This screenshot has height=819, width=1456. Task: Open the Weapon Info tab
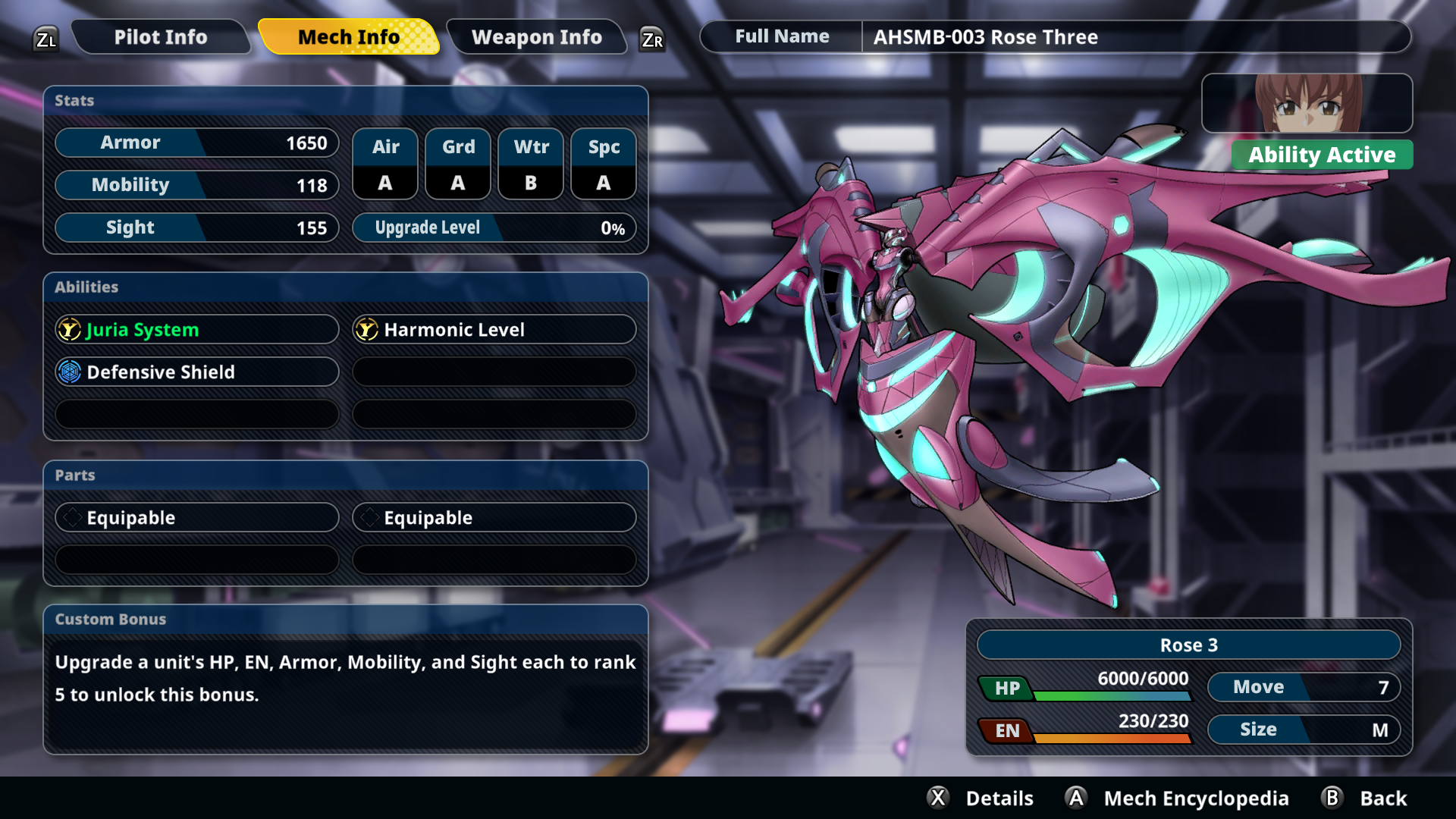[536, 37]
